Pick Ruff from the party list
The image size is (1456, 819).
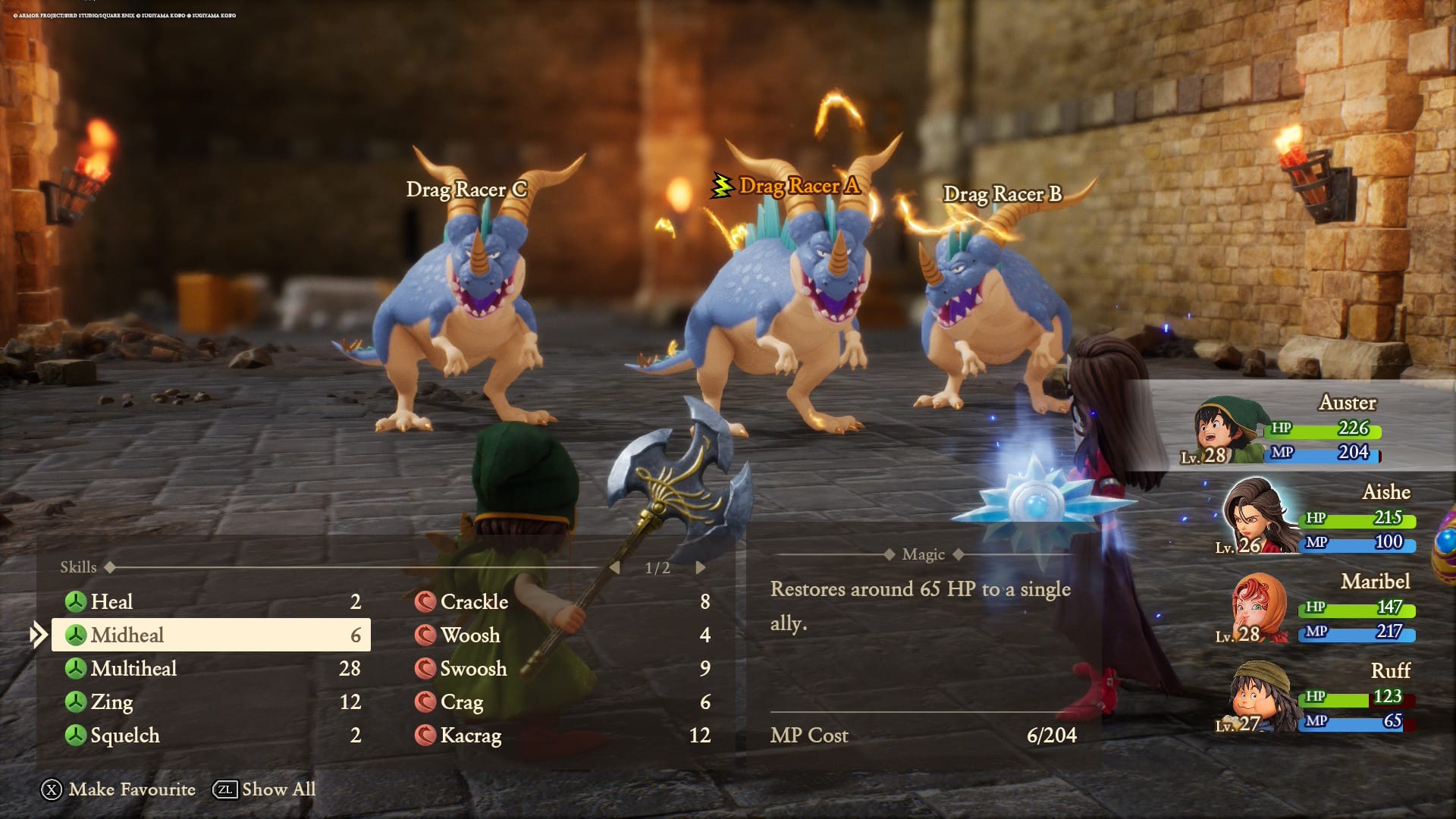(x=1316, y=697)
